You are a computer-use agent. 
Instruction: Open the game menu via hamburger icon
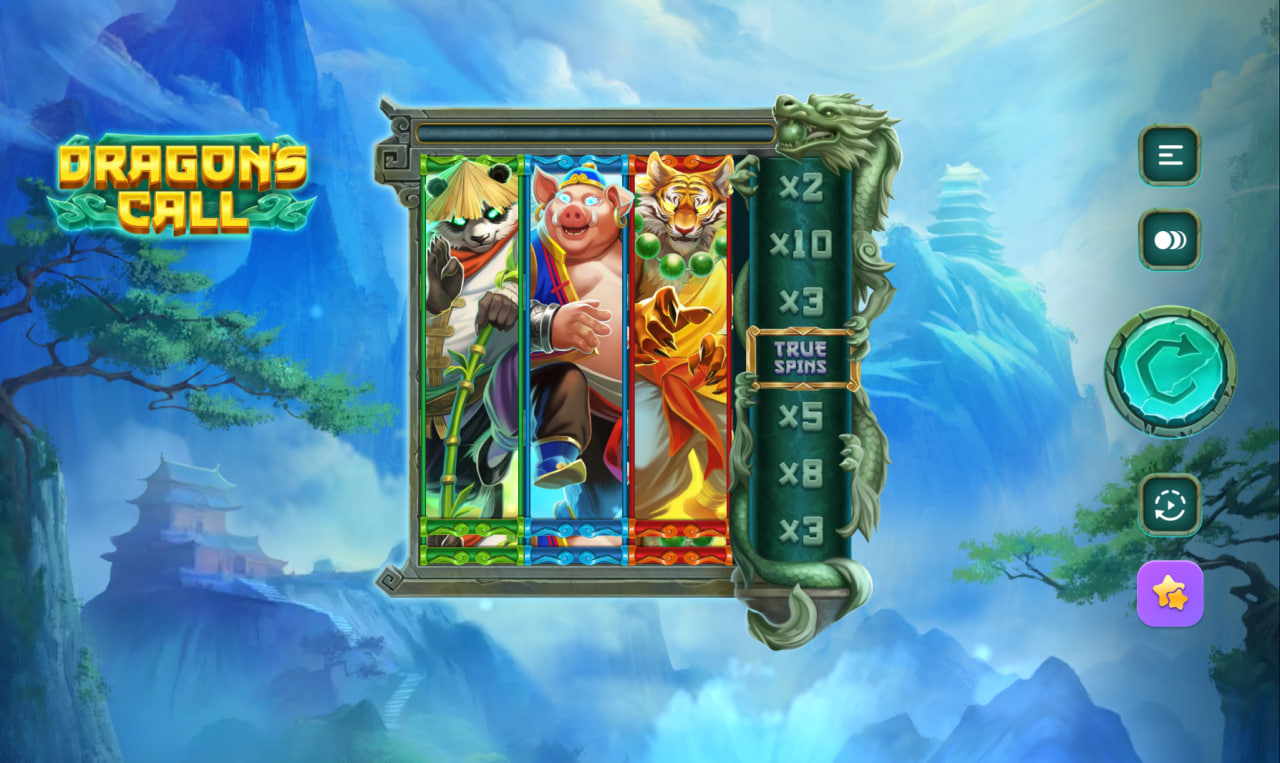pos(1169,157)
